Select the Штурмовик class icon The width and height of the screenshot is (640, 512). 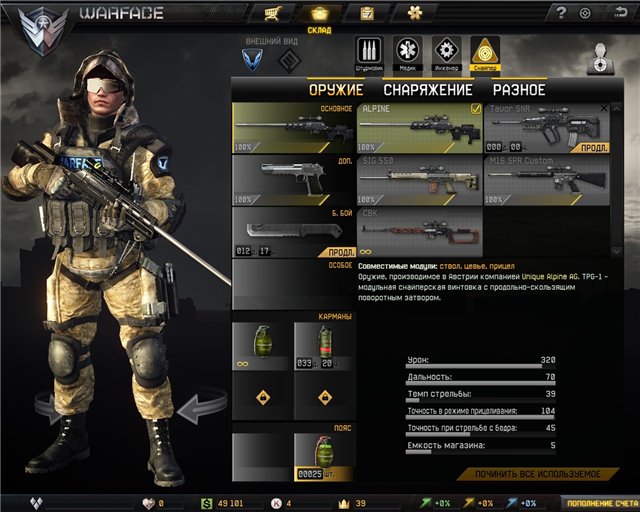point(368,52)
